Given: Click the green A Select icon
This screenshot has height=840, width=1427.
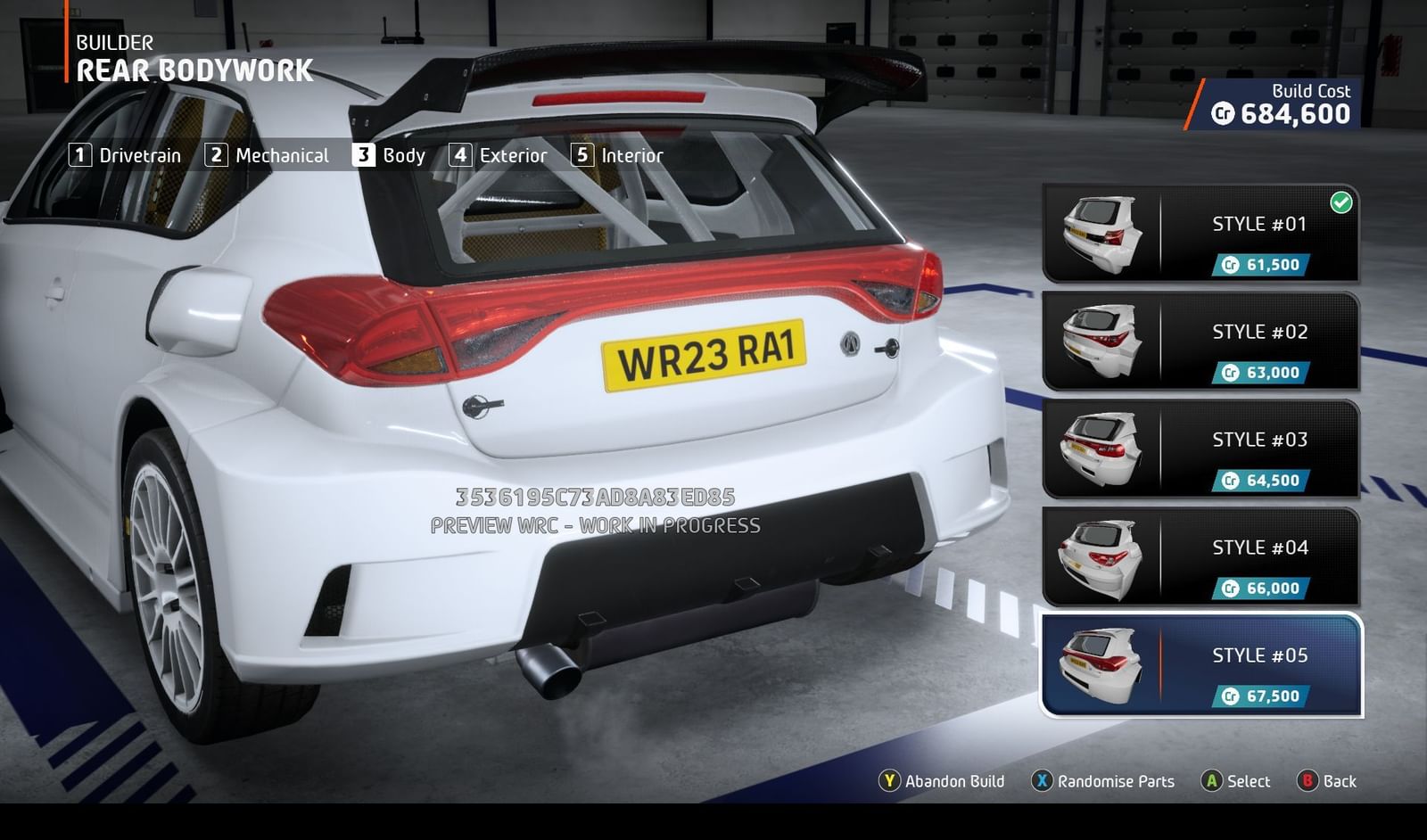Looking at the screenshot, I should [1214, 781].
